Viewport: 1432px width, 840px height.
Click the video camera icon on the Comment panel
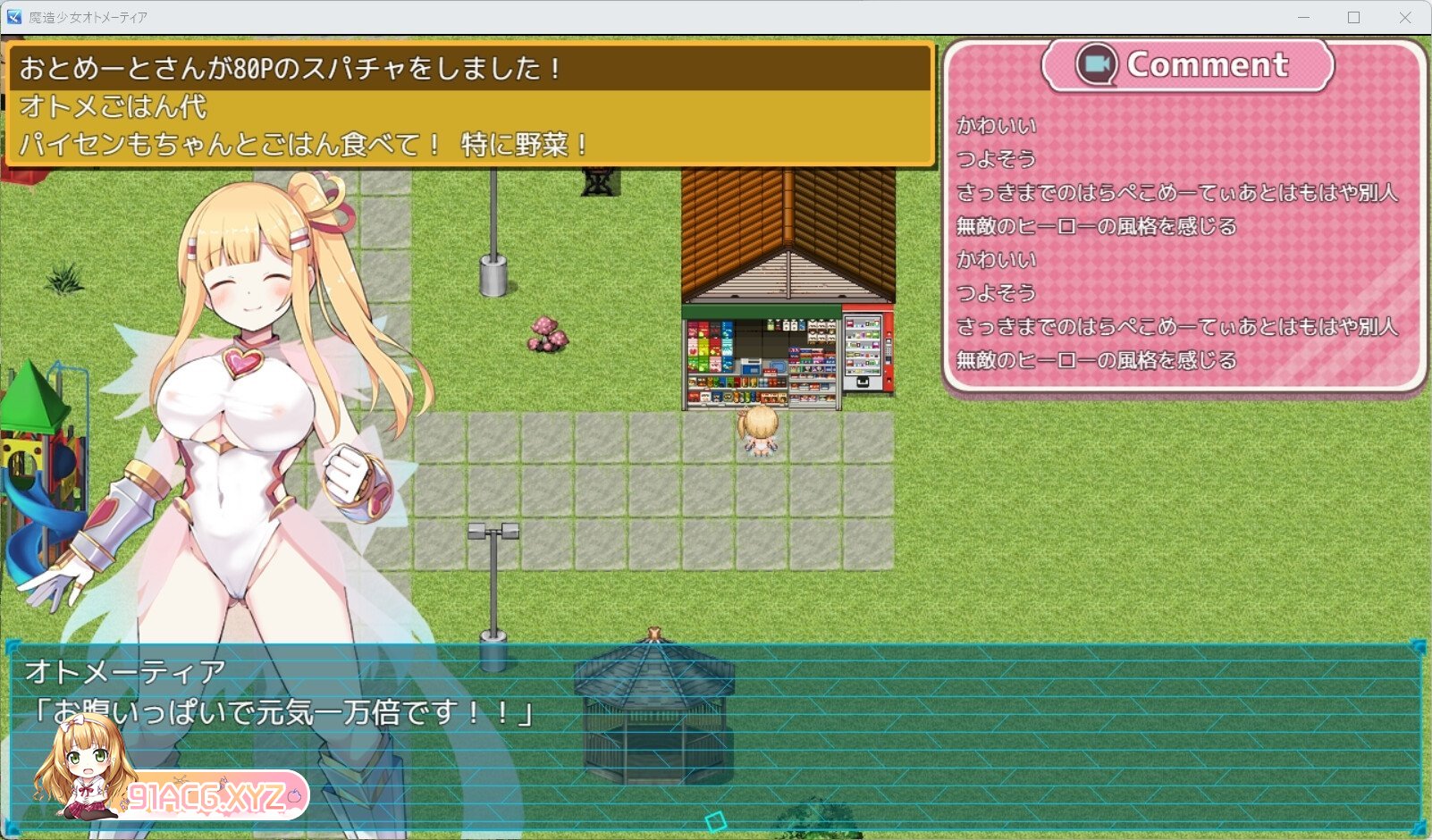[x=1098, y=63]
